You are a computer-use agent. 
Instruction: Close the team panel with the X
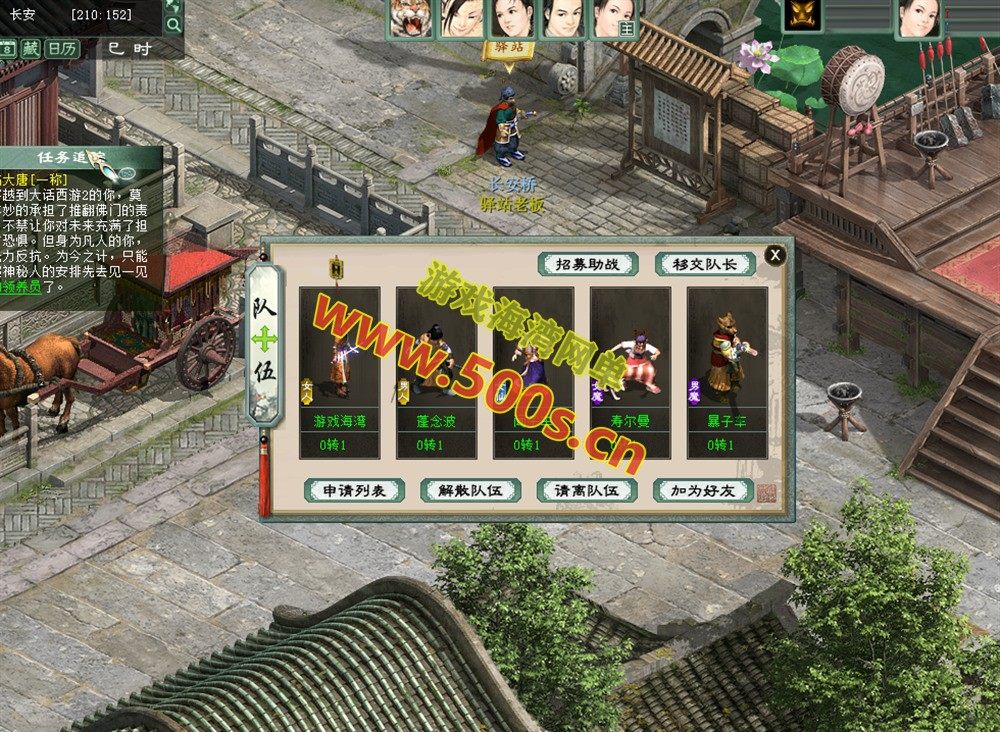(775, 256)
